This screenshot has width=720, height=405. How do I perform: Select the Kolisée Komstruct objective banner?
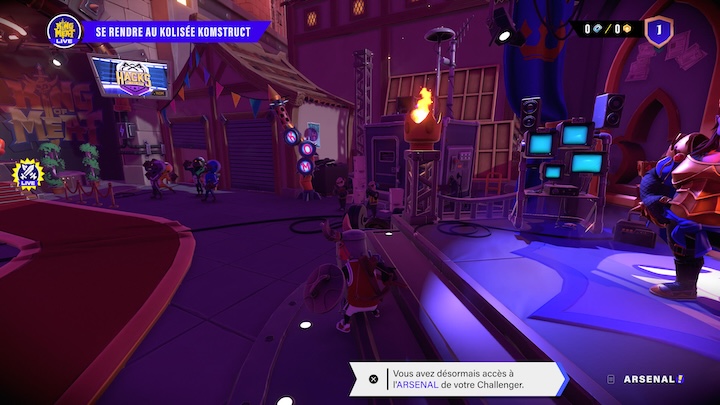click(174, 31)
